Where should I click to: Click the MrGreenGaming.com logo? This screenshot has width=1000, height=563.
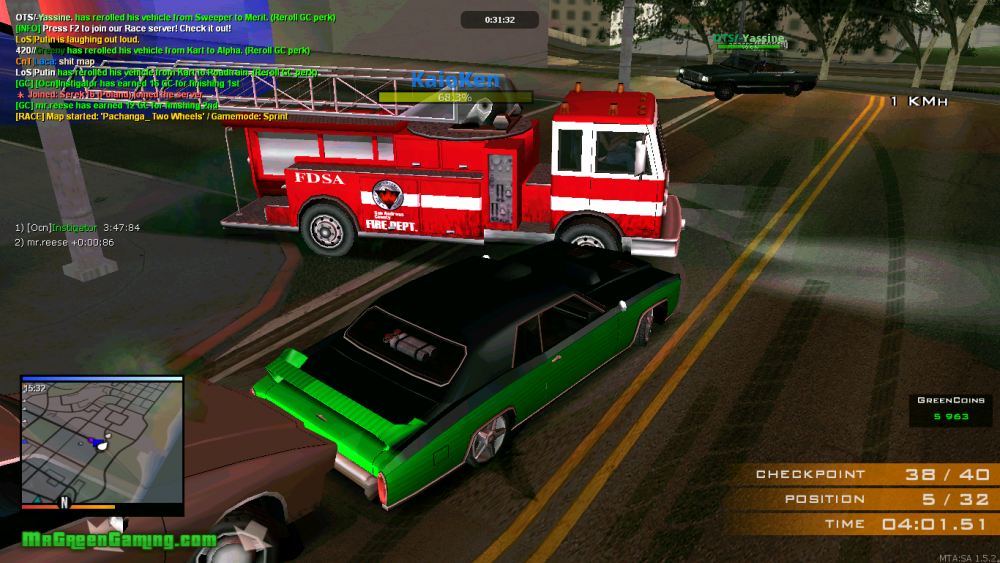(118, 540)
